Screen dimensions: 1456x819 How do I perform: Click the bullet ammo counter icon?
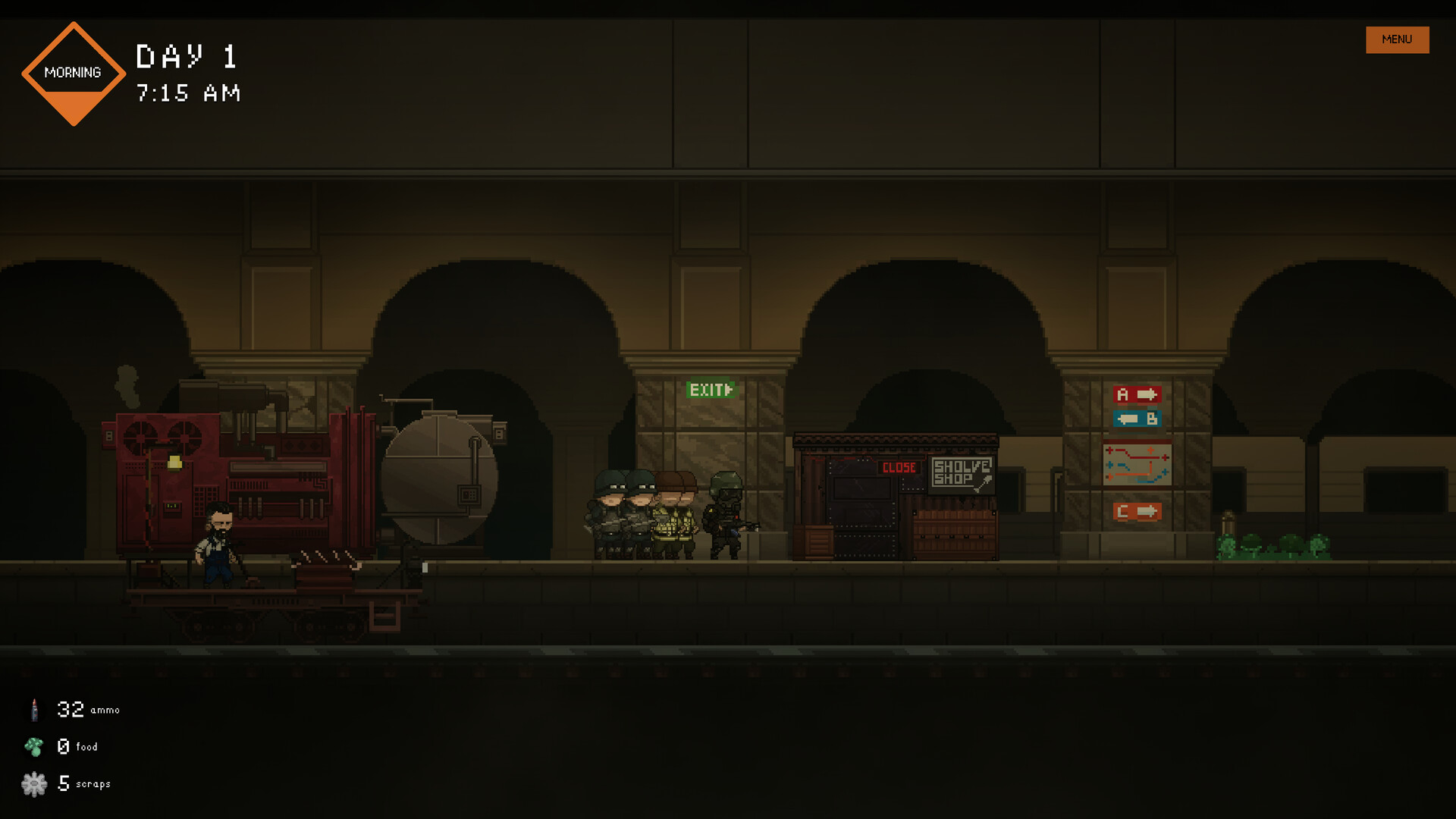click(x=33, y=709)
